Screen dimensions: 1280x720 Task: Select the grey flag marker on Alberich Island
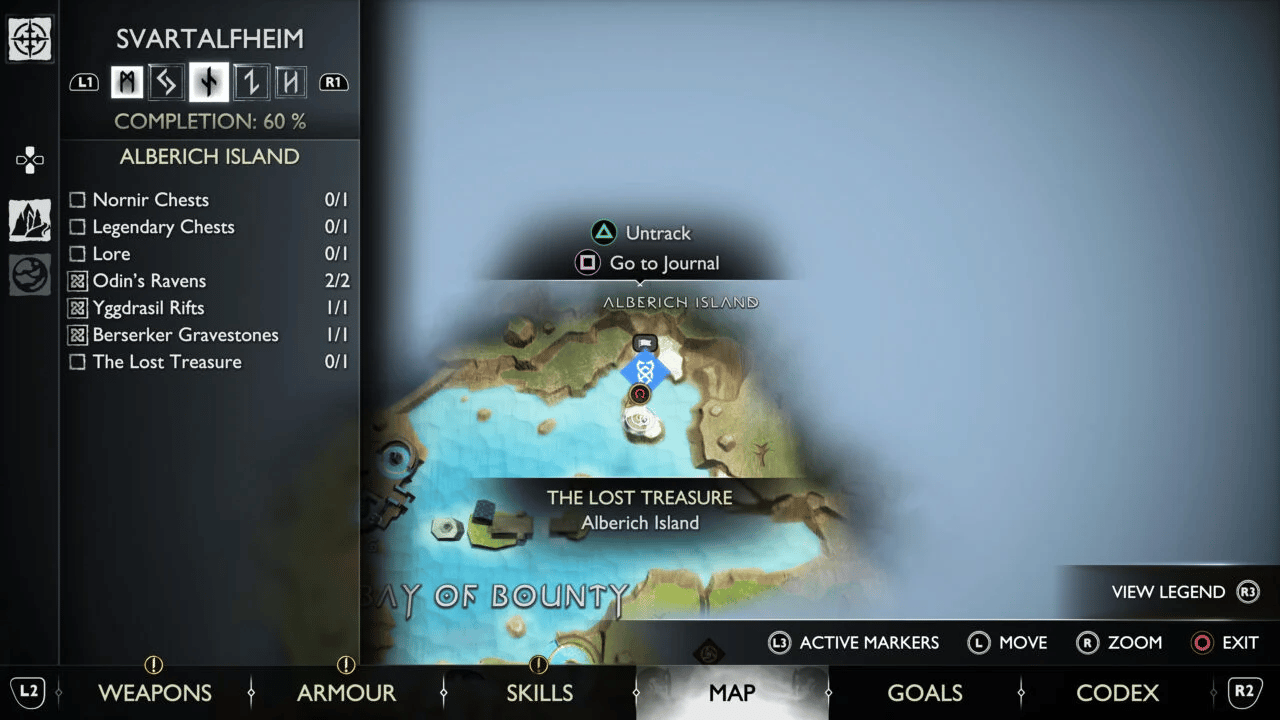pyautogui.click(x=646, y=344)
